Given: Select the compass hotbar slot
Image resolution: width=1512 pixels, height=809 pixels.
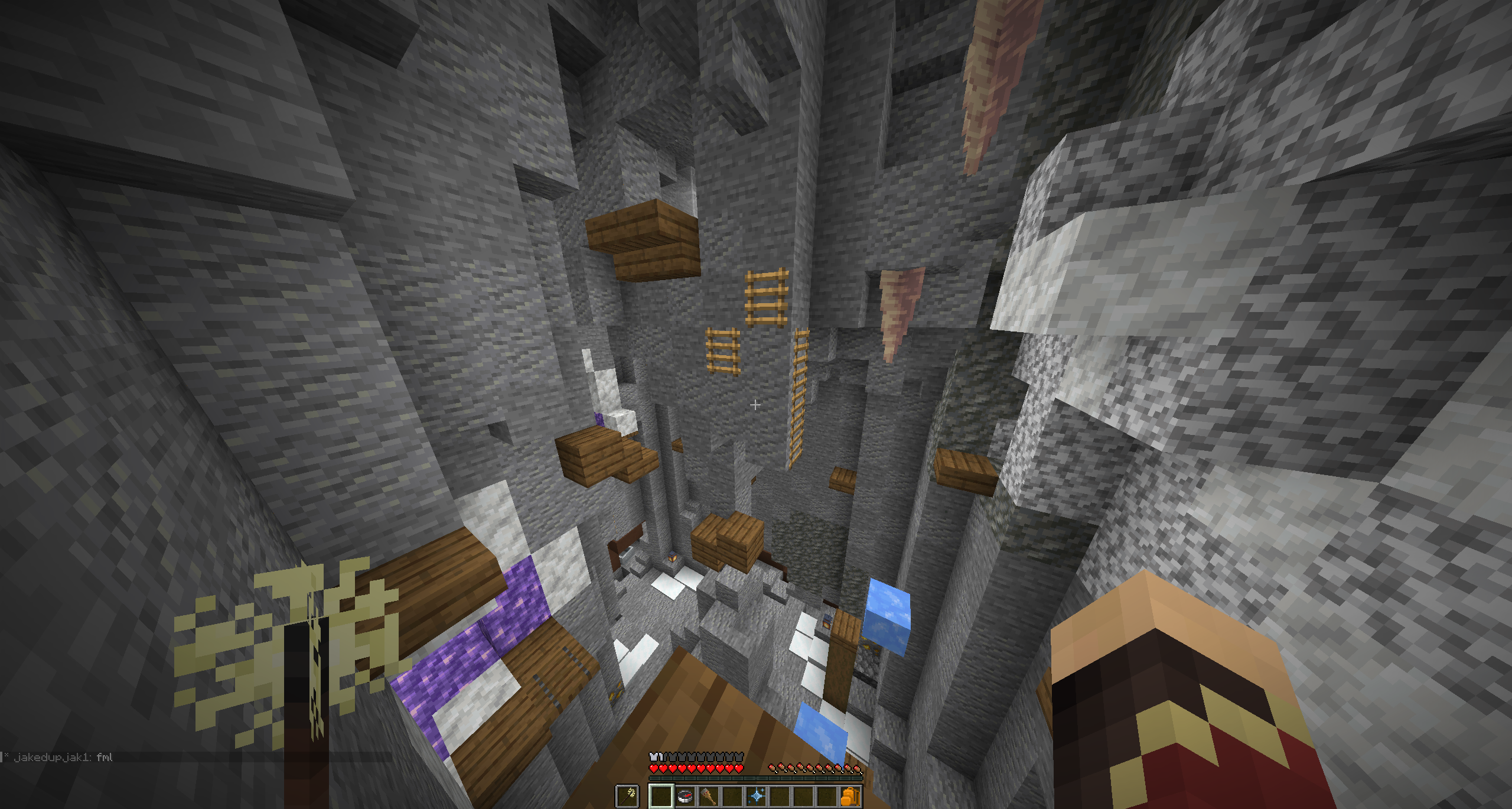Looking at the screenshot, I should point(685,796).
